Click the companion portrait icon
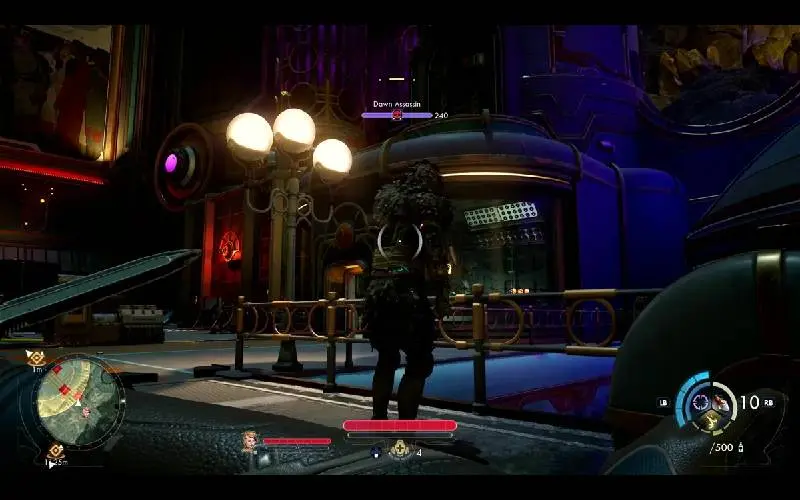The height and width of the screenshot is (500, 800). pos(249,440)
